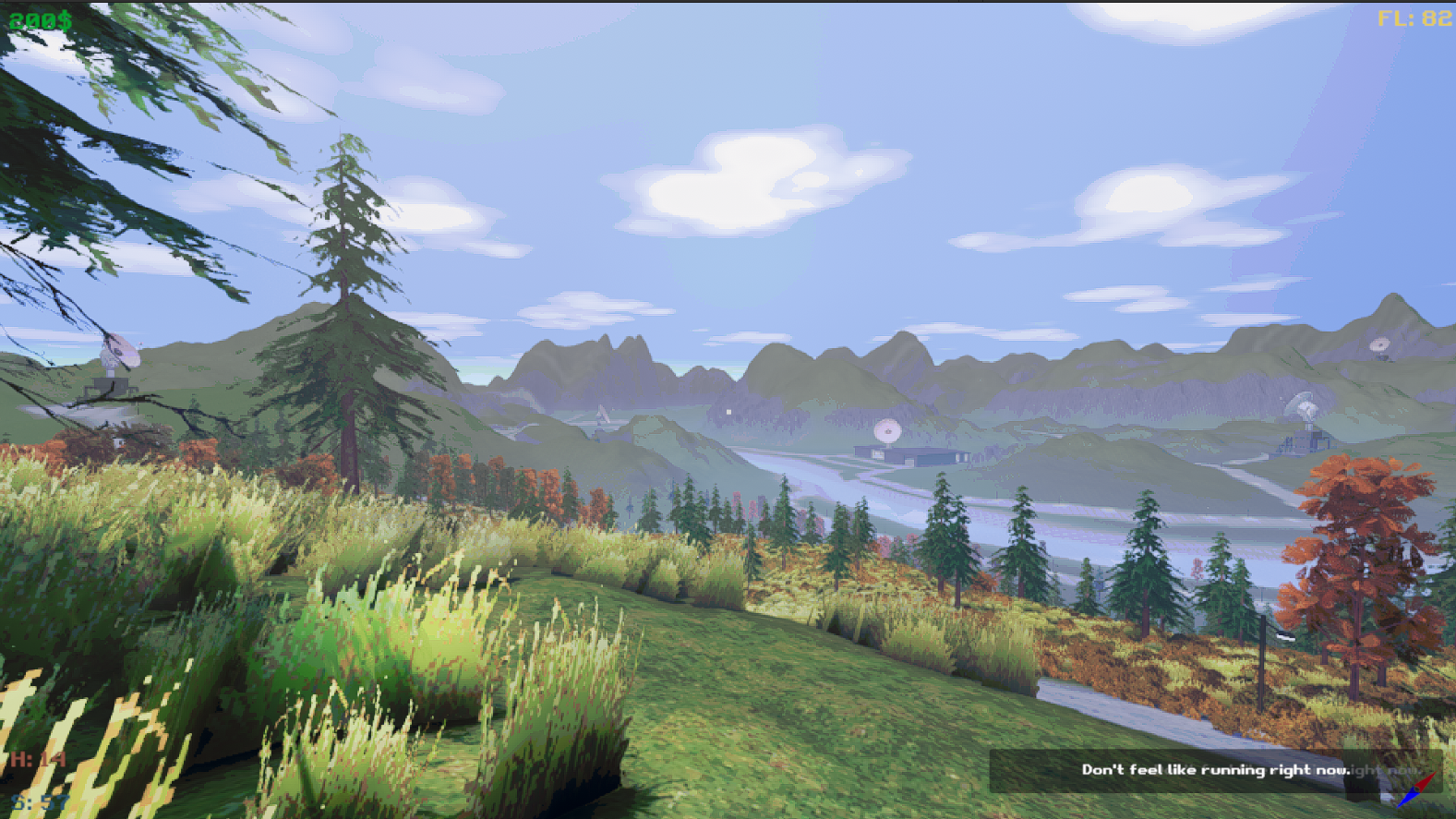
Task: Click the dark message banner background
Action: click(x=1043, y=771)
